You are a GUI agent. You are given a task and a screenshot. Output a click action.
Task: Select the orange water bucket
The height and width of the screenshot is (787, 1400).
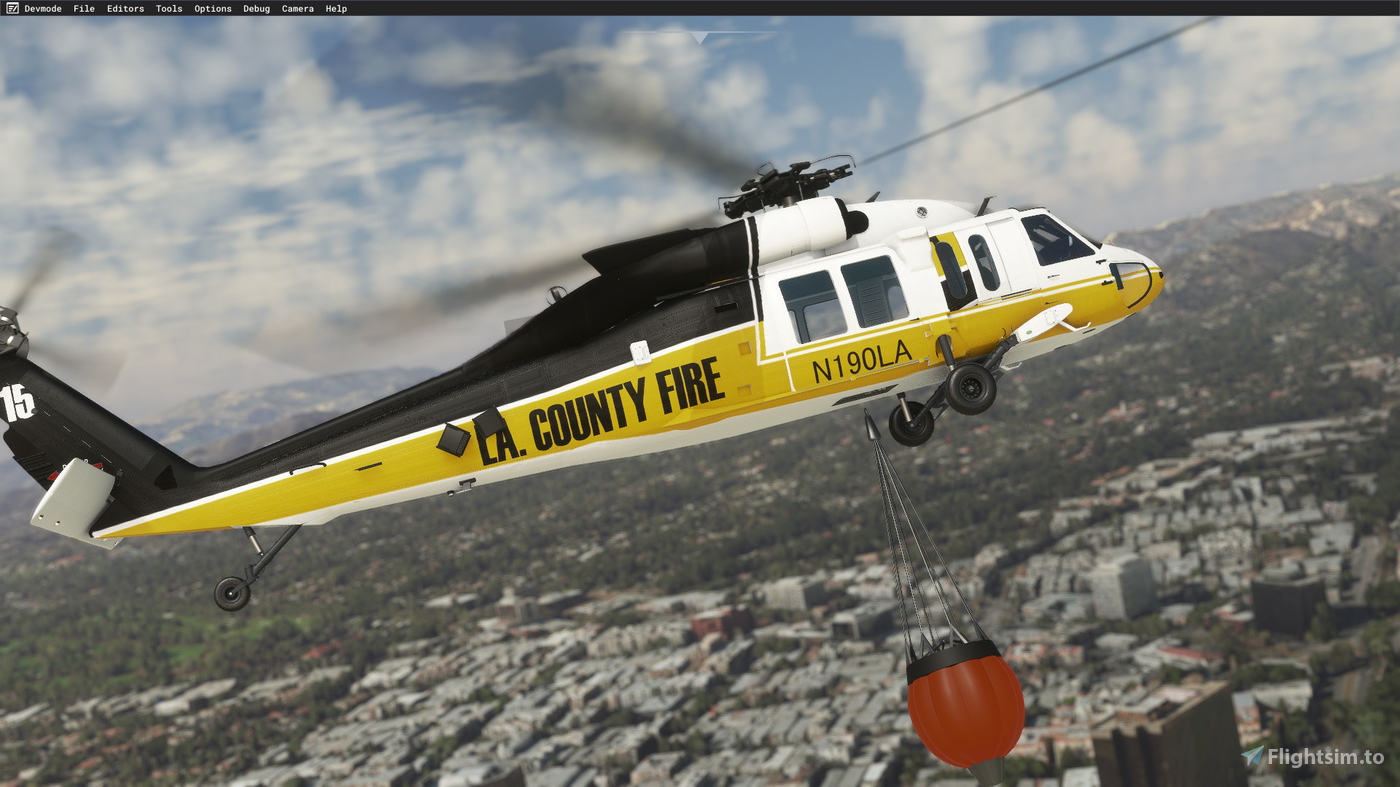tap(965, 710)
